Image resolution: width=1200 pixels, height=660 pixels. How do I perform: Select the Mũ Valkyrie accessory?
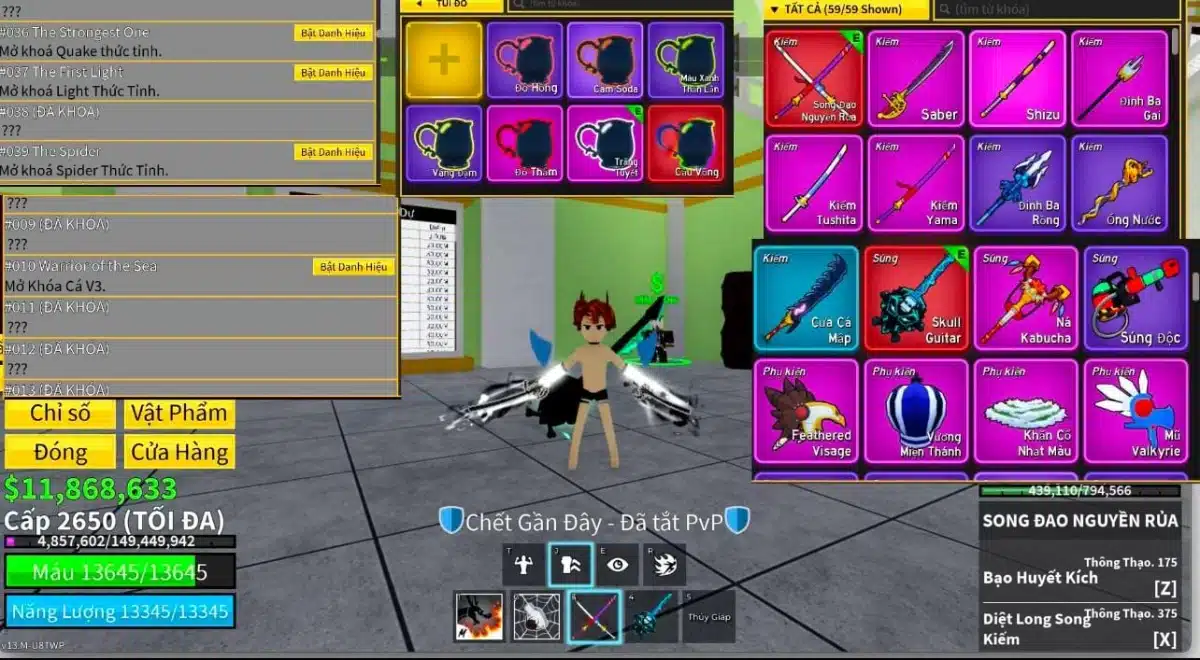pyautogui.click(x=1136, y=411)
